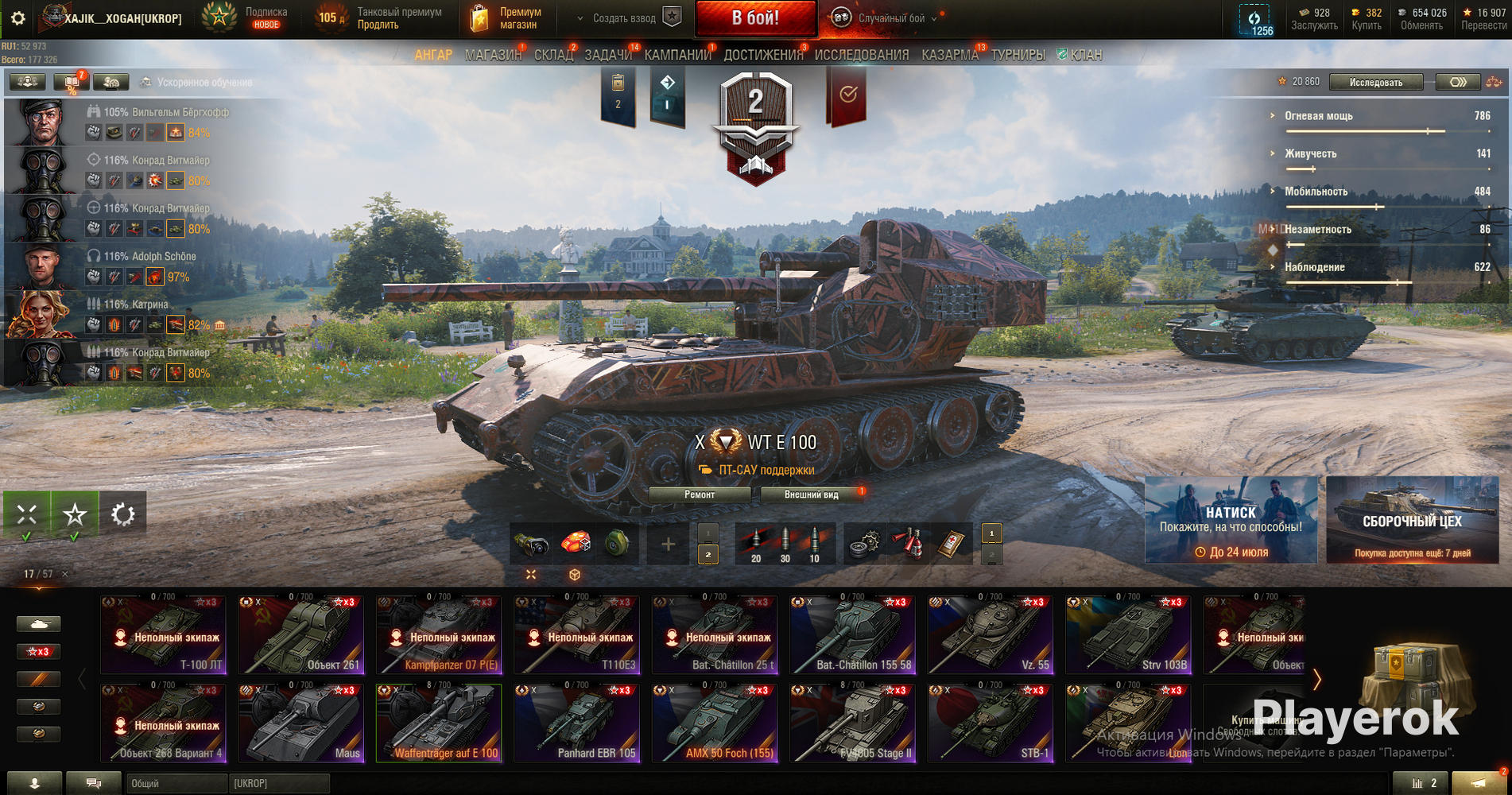Open Внешний вид customization
Viewport: 1512px width, 795px height.
click(x=811, y=494)
